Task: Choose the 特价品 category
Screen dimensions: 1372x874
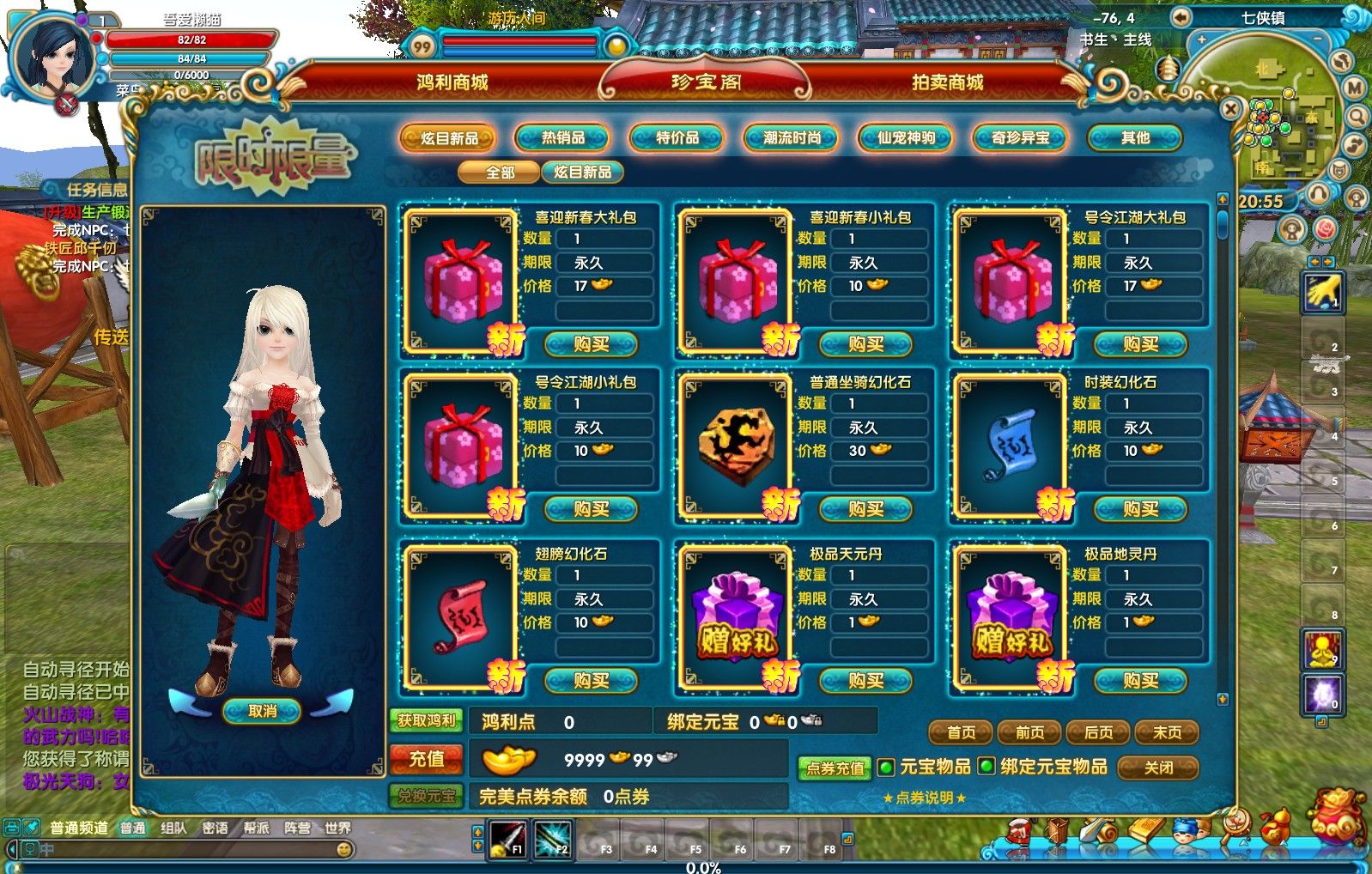Action: [677, 137]
